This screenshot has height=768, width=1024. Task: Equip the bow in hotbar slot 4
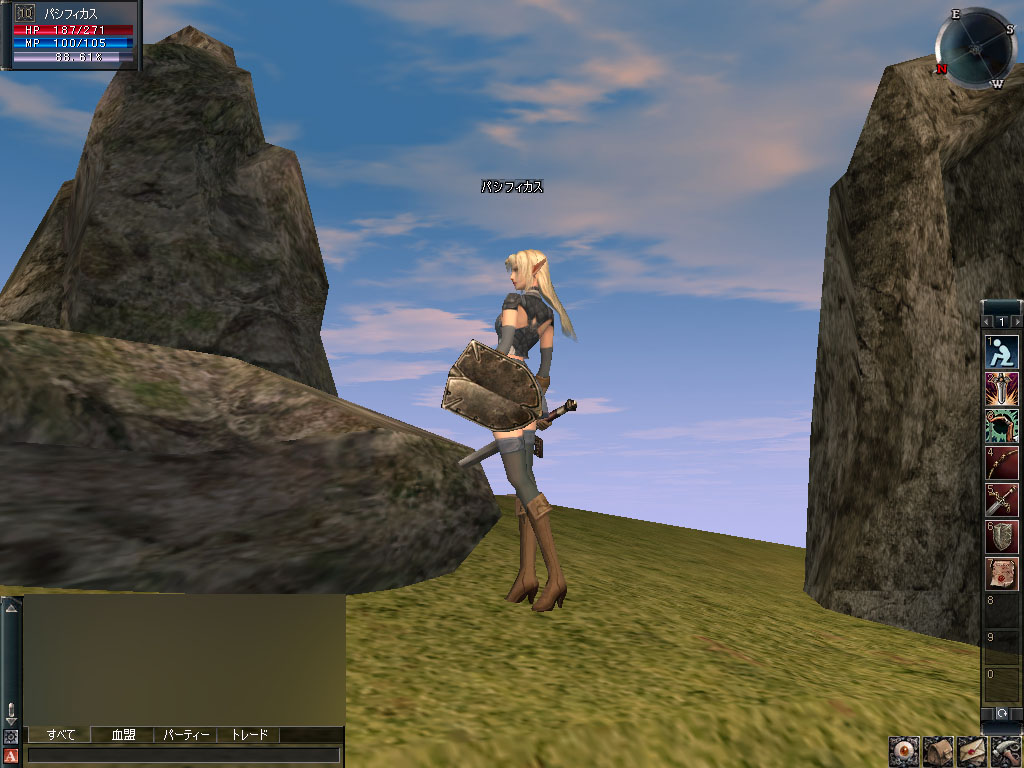(x=1001, y=462)
